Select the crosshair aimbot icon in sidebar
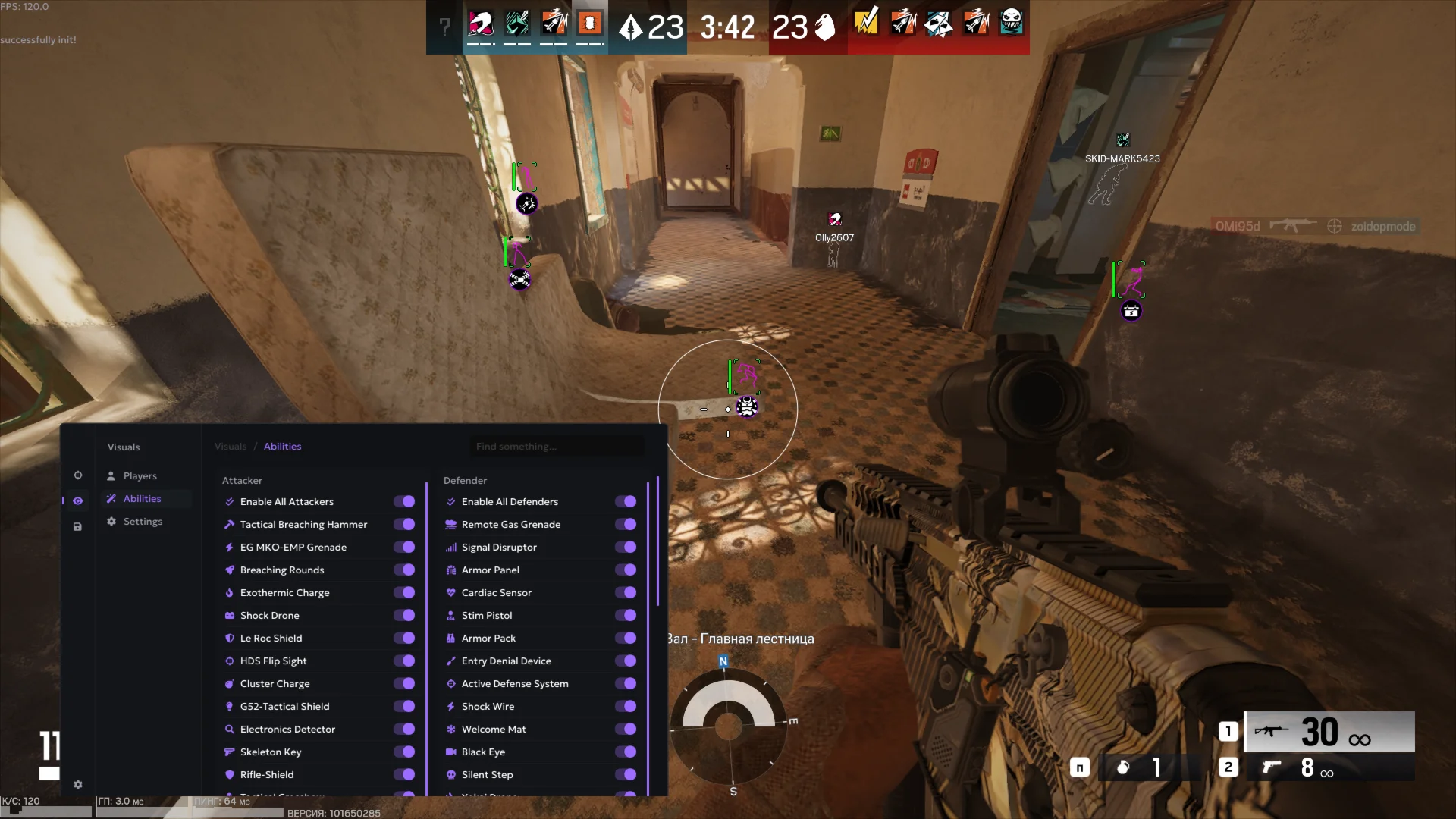1456x819 pixels. point(78,475)
